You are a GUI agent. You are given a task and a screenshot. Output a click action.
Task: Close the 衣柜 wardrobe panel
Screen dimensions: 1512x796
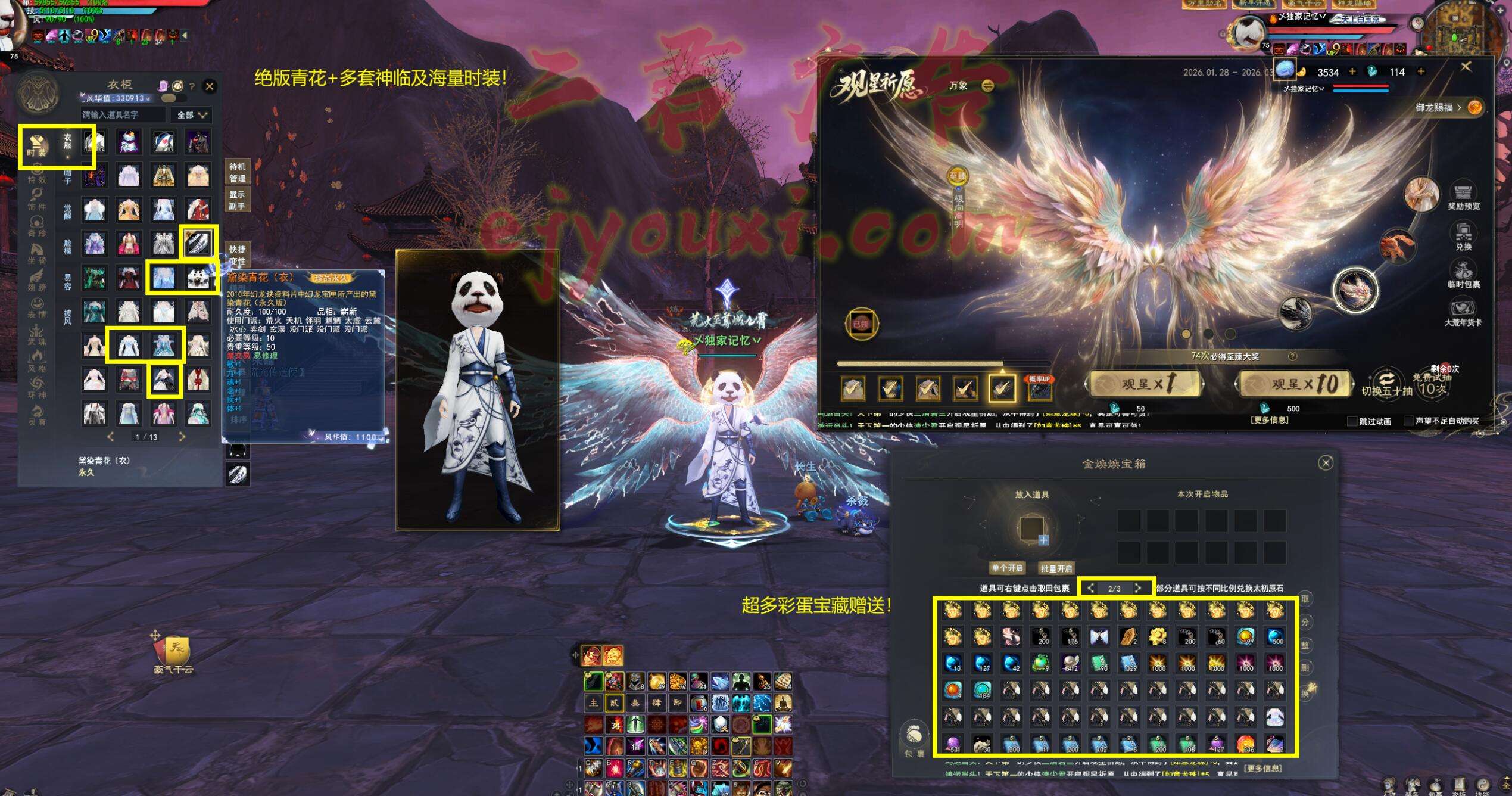point(210,86)
